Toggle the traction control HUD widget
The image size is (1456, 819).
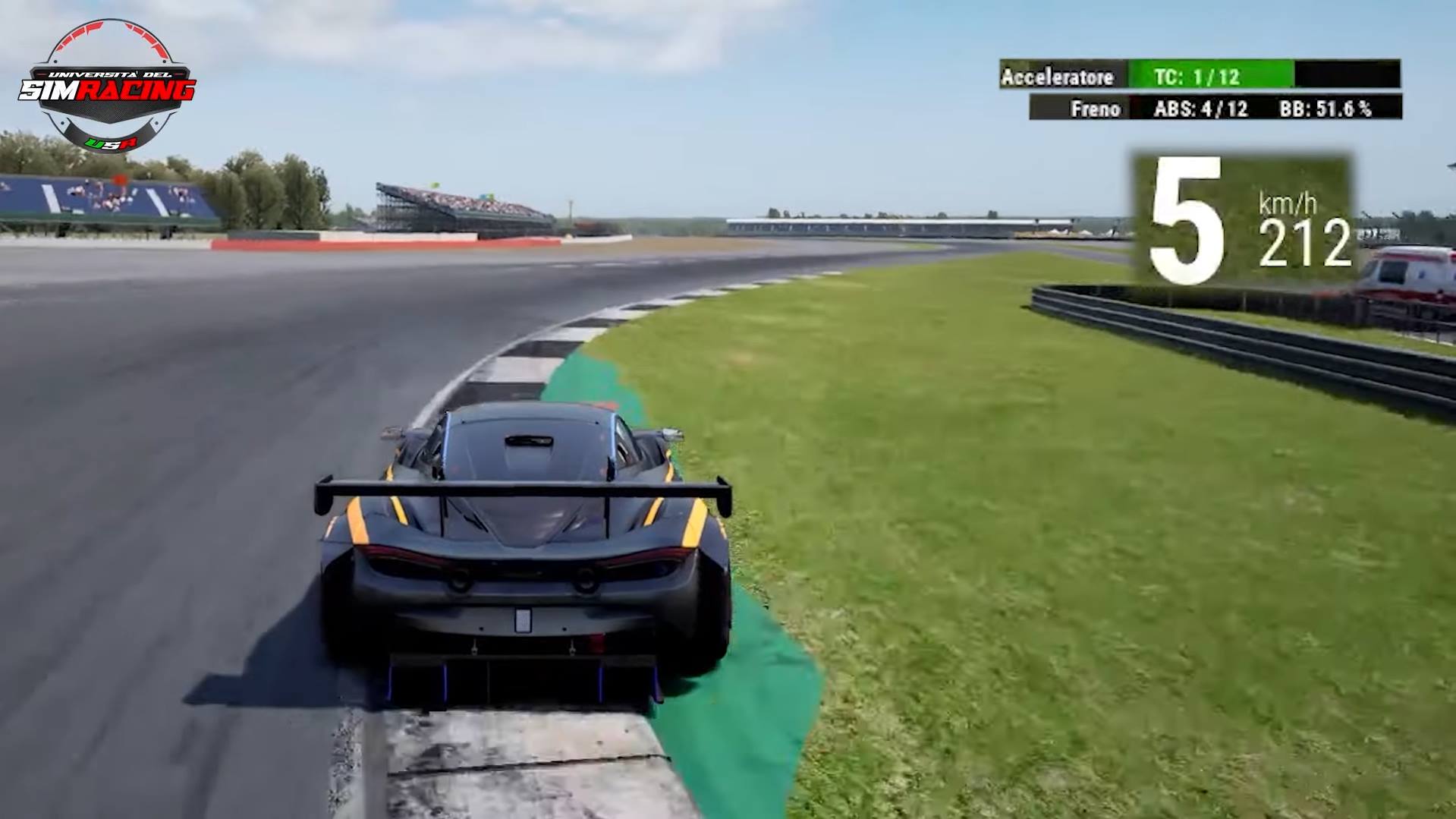[x=1212, y=76]
